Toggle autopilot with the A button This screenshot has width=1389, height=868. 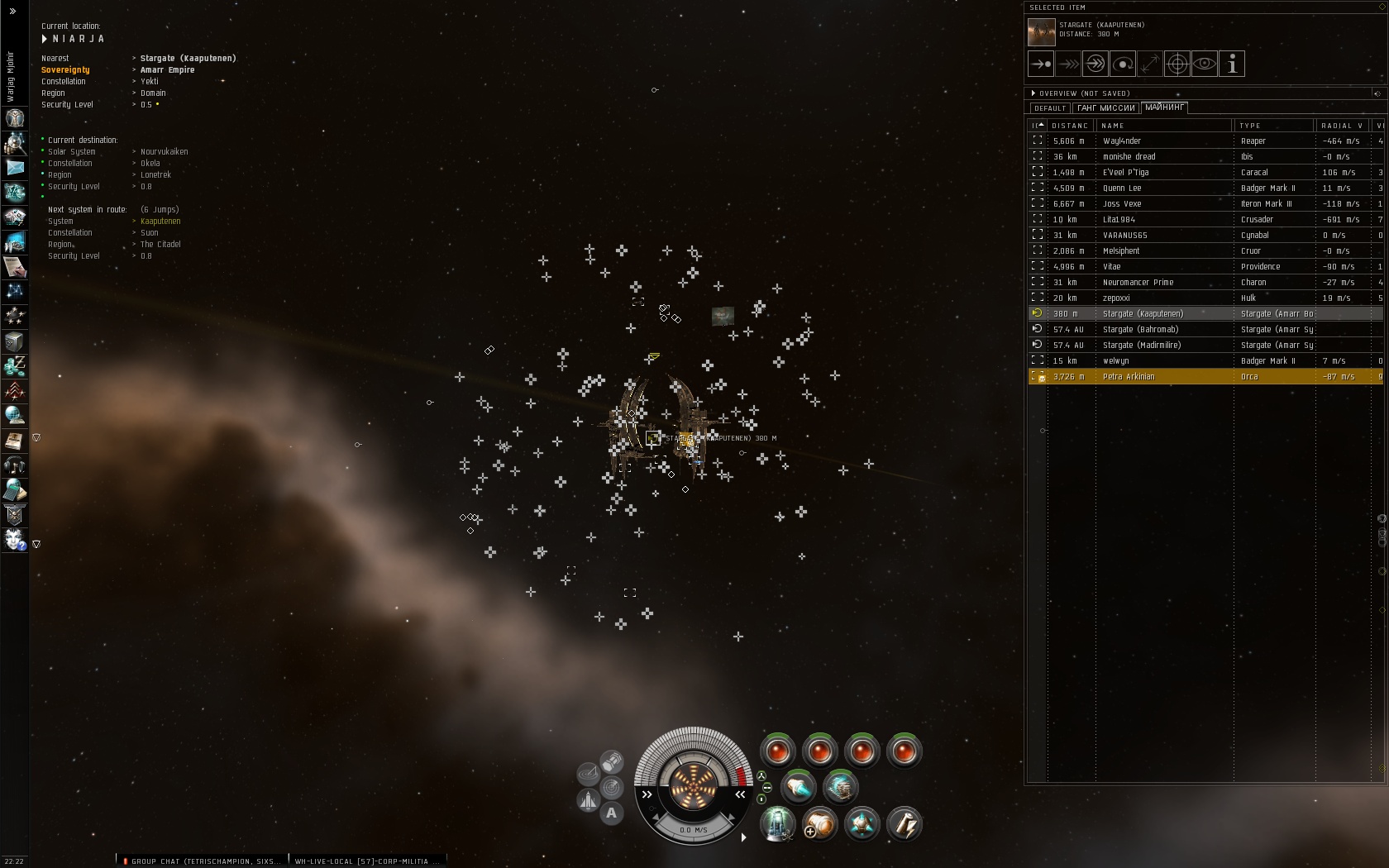pyautogui.click(x=611, y=813)
